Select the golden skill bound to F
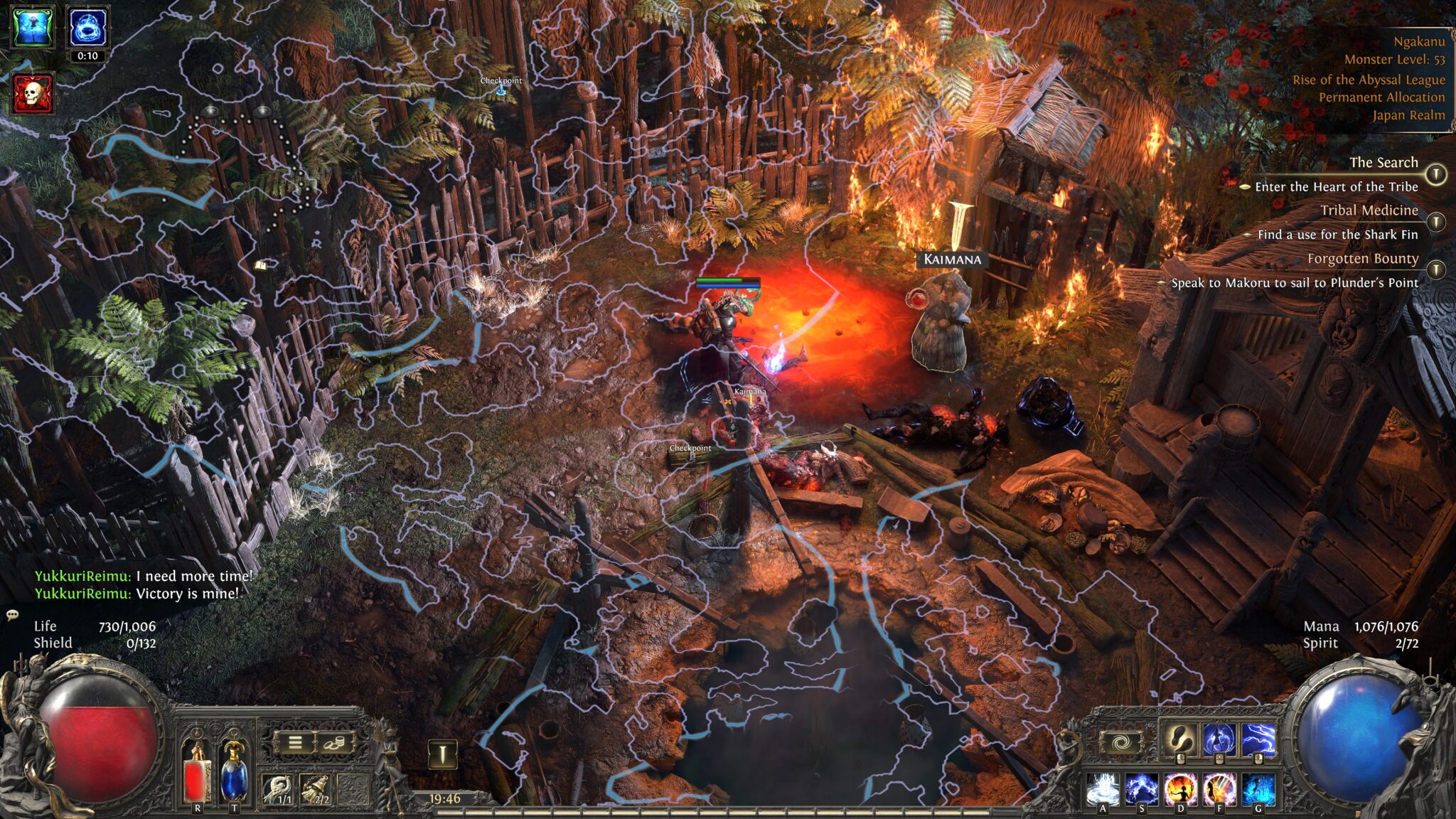Screen dimensions: 1456x819 tap(1218, 791)
